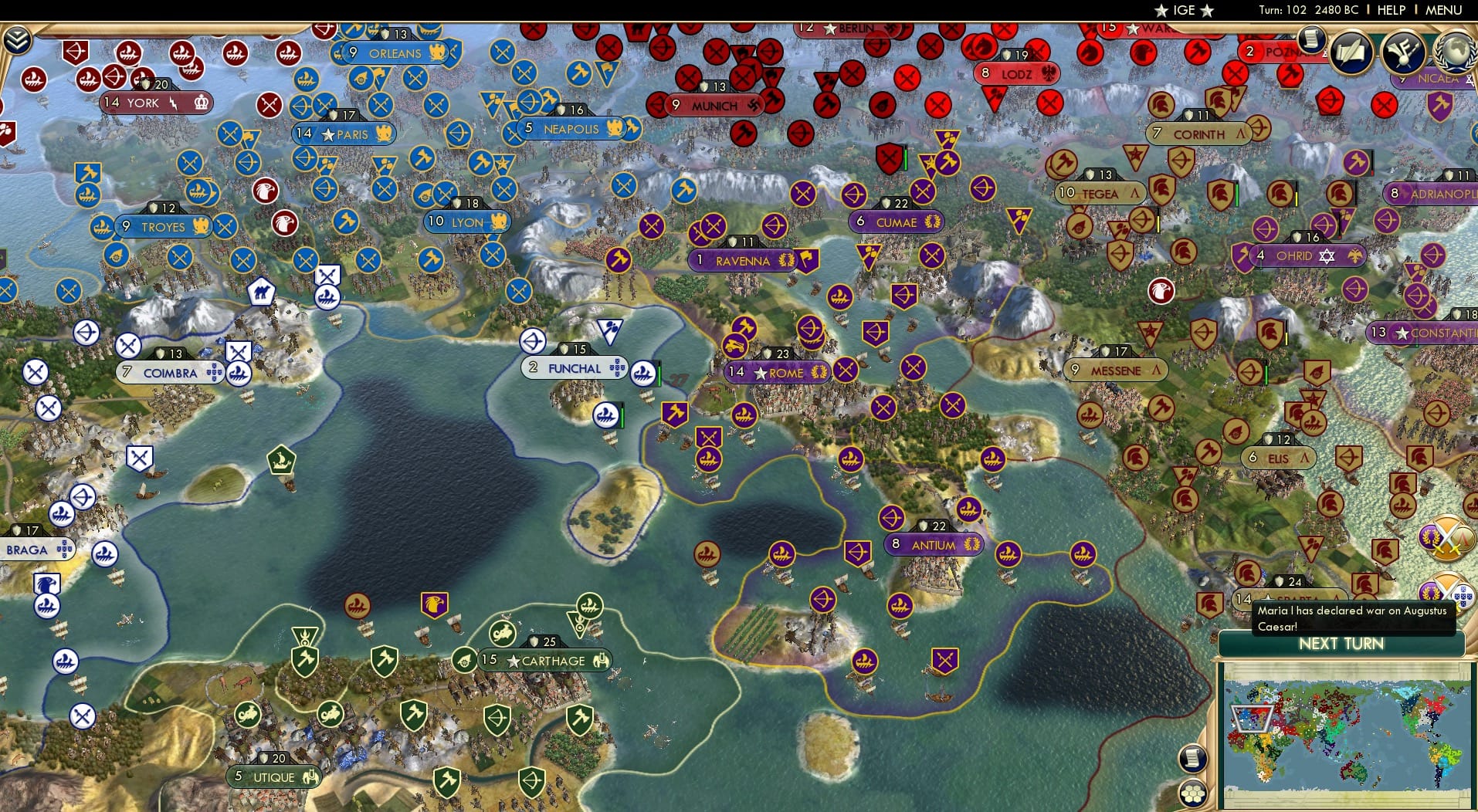Select the green war elephant unit icon near Carthage
Image resolution: width=1478 pixels, height=812 pixels.
pos(503,631)
